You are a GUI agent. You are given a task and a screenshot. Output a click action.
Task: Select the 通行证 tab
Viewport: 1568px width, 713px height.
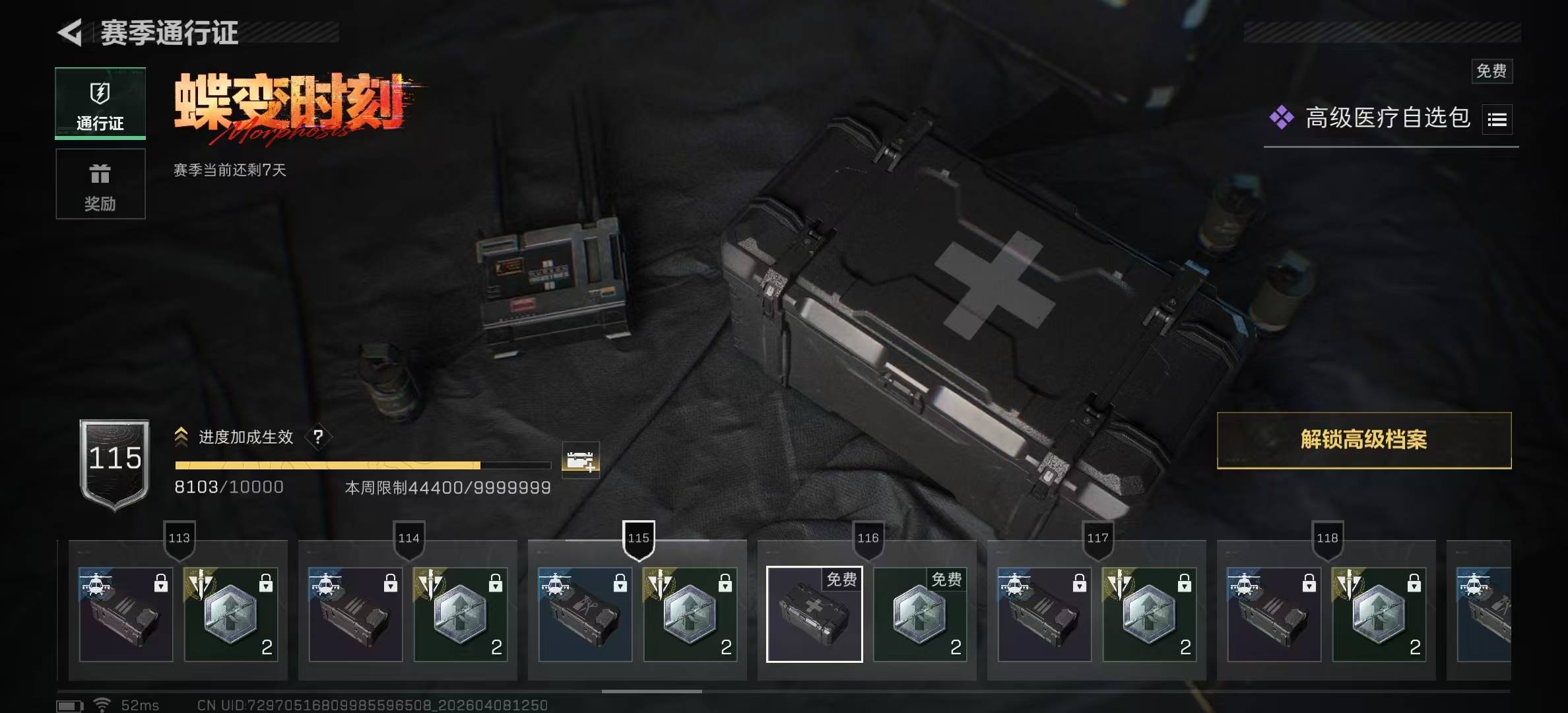(x=100, y=103)
